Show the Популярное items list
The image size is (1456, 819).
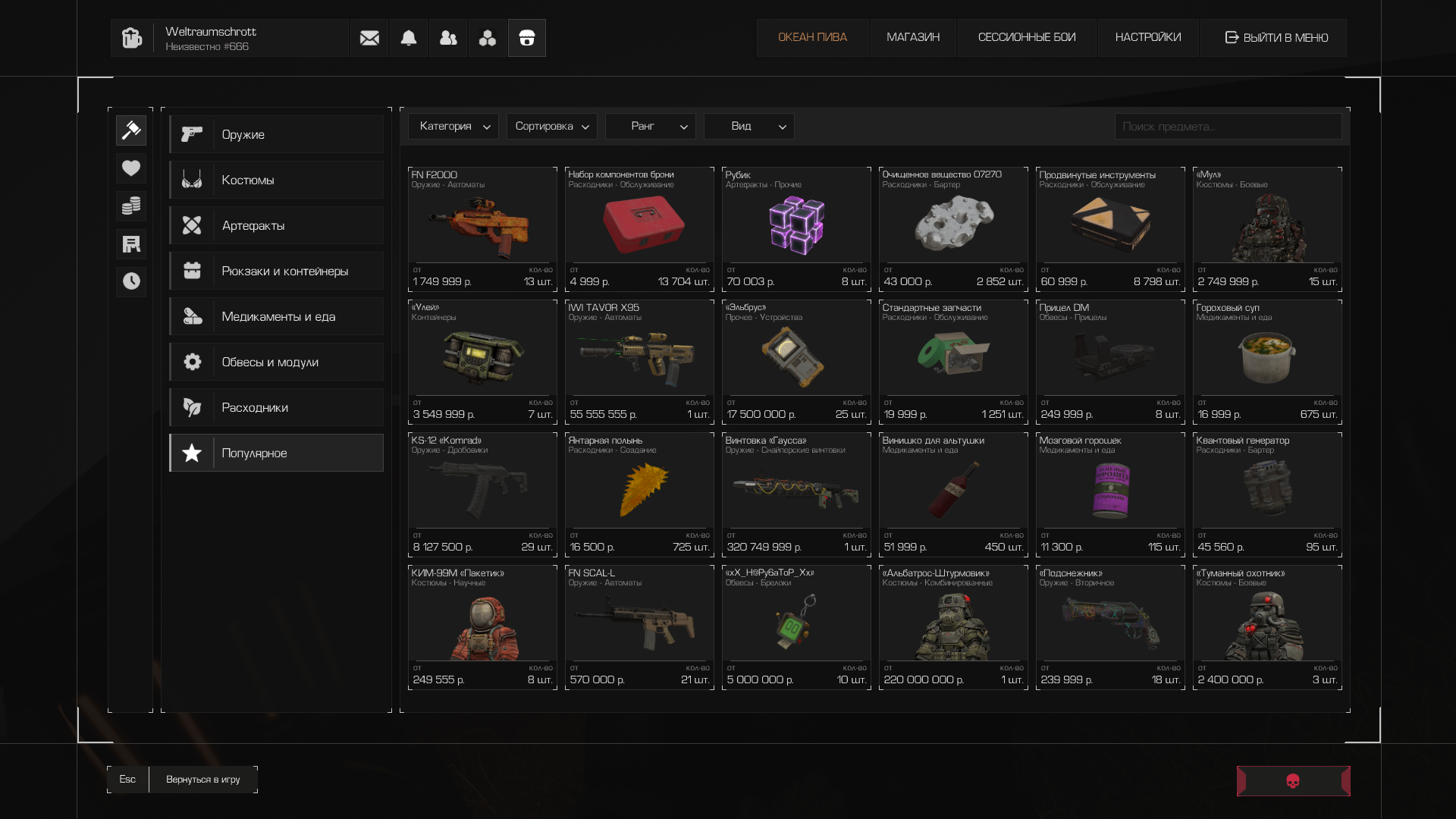pos(276,453)
